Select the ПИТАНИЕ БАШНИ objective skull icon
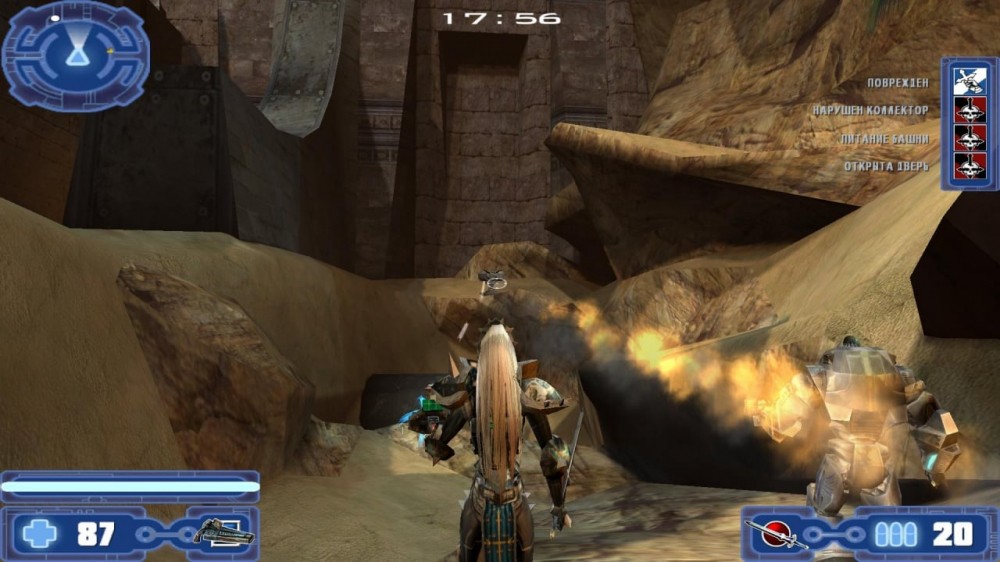 (969, 138)
